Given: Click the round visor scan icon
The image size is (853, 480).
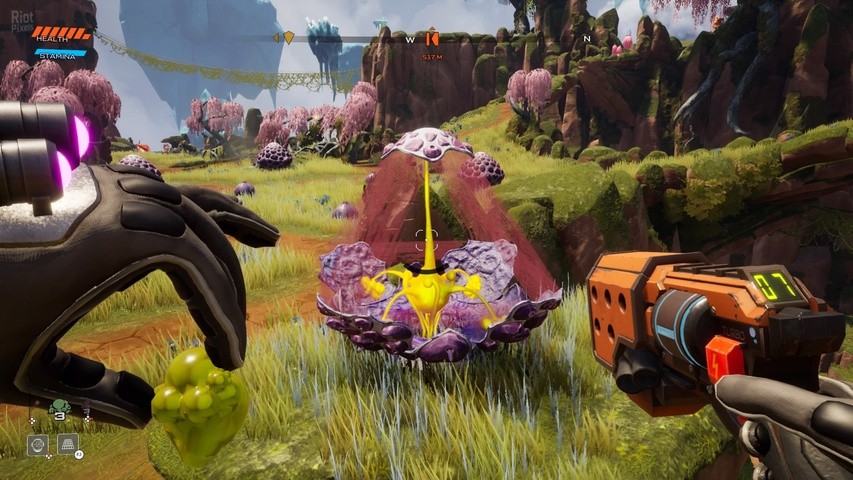Looking at the screenshot, I should [37, 444].
